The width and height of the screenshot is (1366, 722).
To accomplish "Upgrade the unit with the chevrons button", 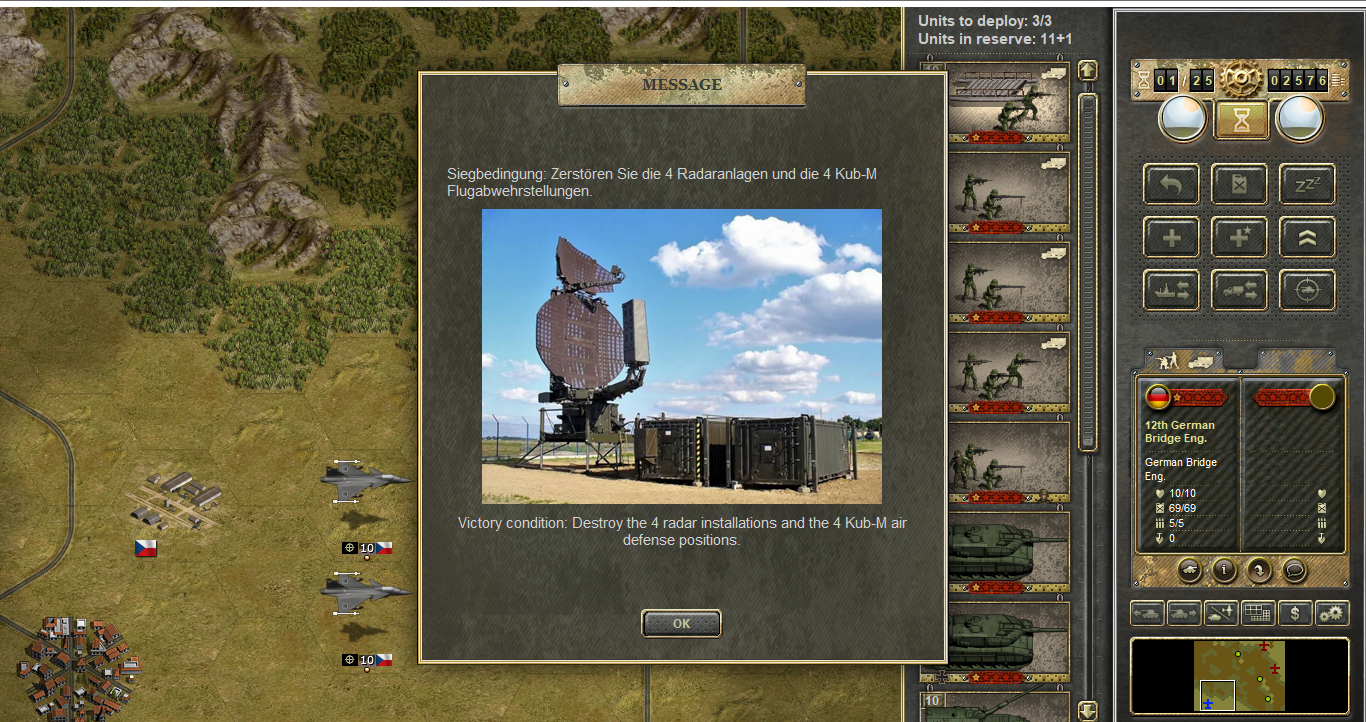I will (x=1307, y=238).
